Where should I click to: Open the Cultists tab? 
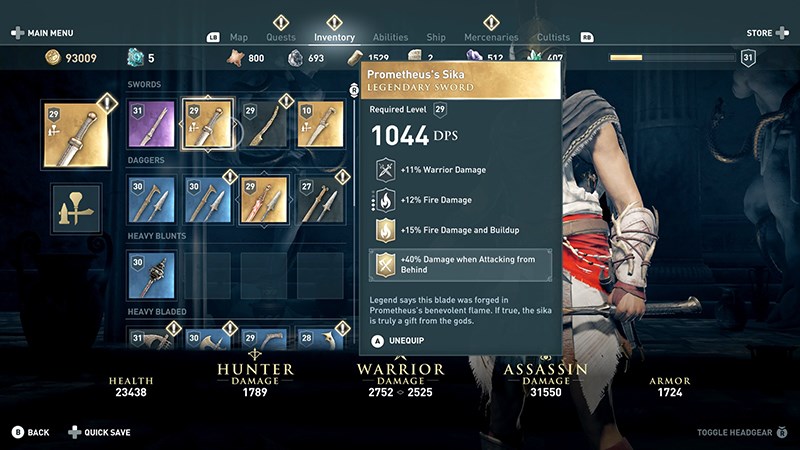[x=553, y=38]
